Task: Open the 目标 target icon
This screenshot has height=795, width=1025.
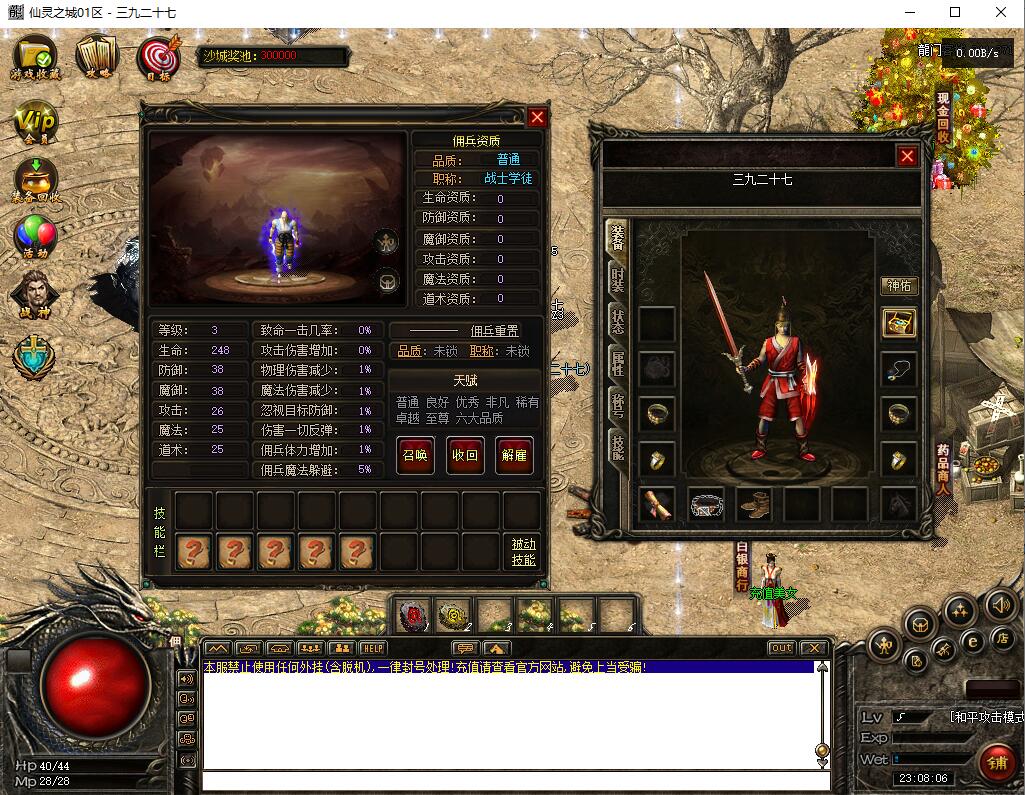Action: tap(157, 58)
